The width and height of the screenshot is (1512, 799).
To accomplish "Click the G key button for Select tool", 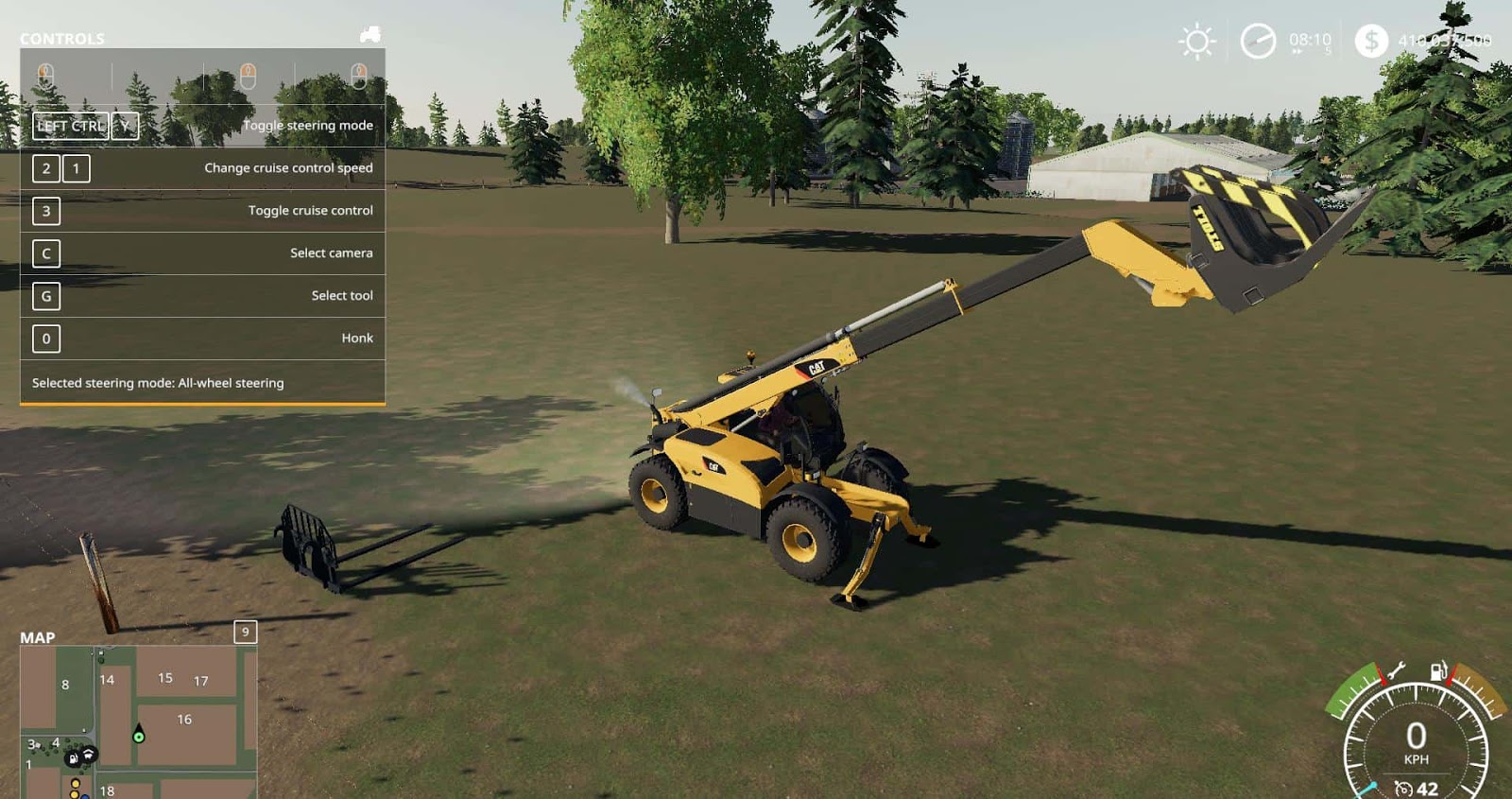I will click(x=45, y=296).
